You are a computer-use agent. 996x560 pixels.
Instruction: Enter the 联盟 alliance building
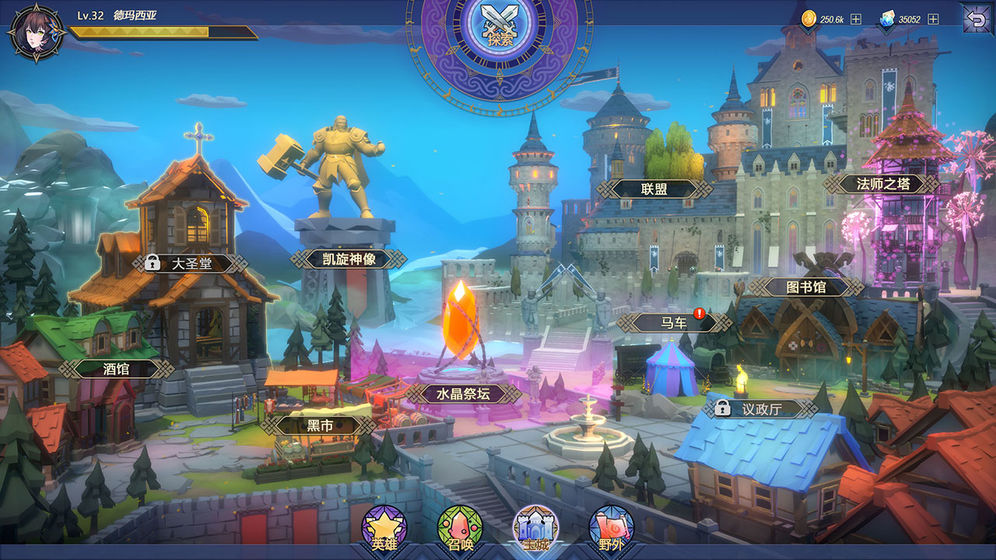coord(653,188)
